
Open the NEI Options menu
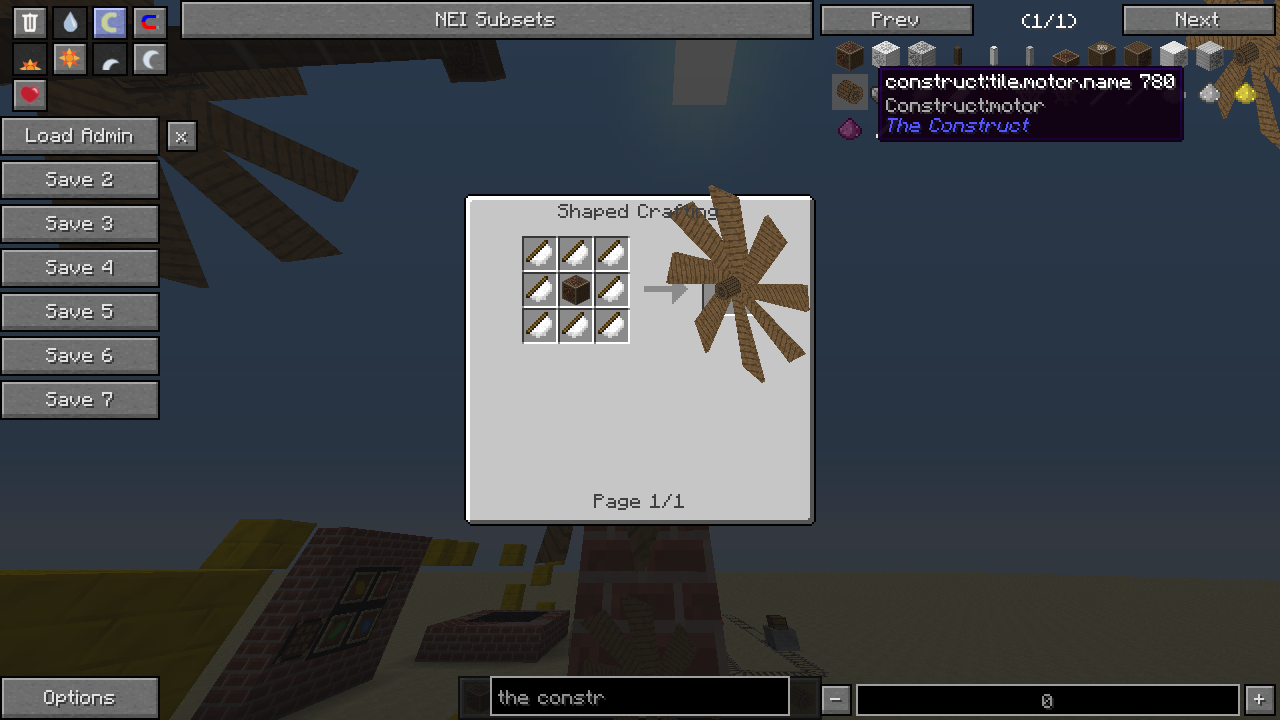tap(80, 698)
